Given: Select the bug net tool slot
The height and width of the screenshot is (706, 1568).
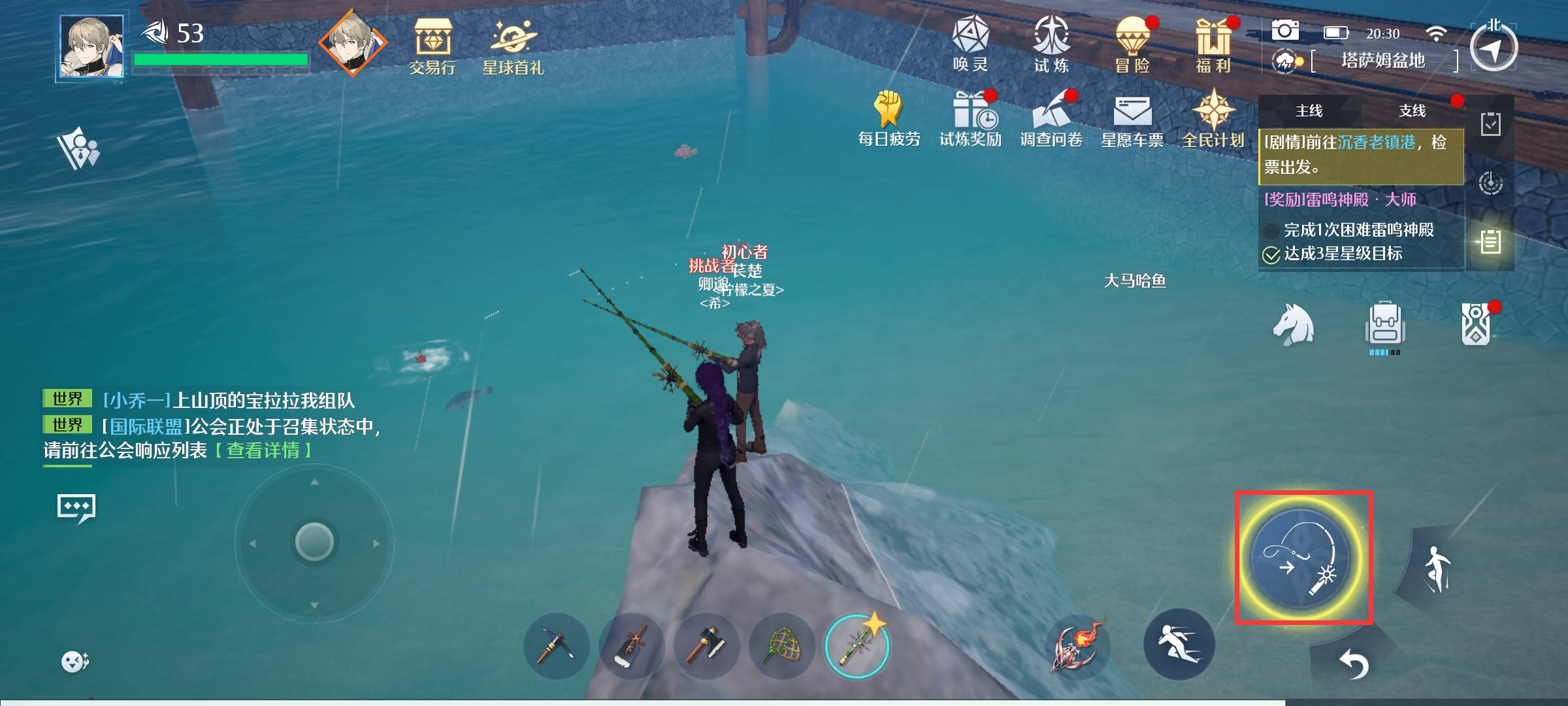Looking at the screenshot, I should point(782,646).
